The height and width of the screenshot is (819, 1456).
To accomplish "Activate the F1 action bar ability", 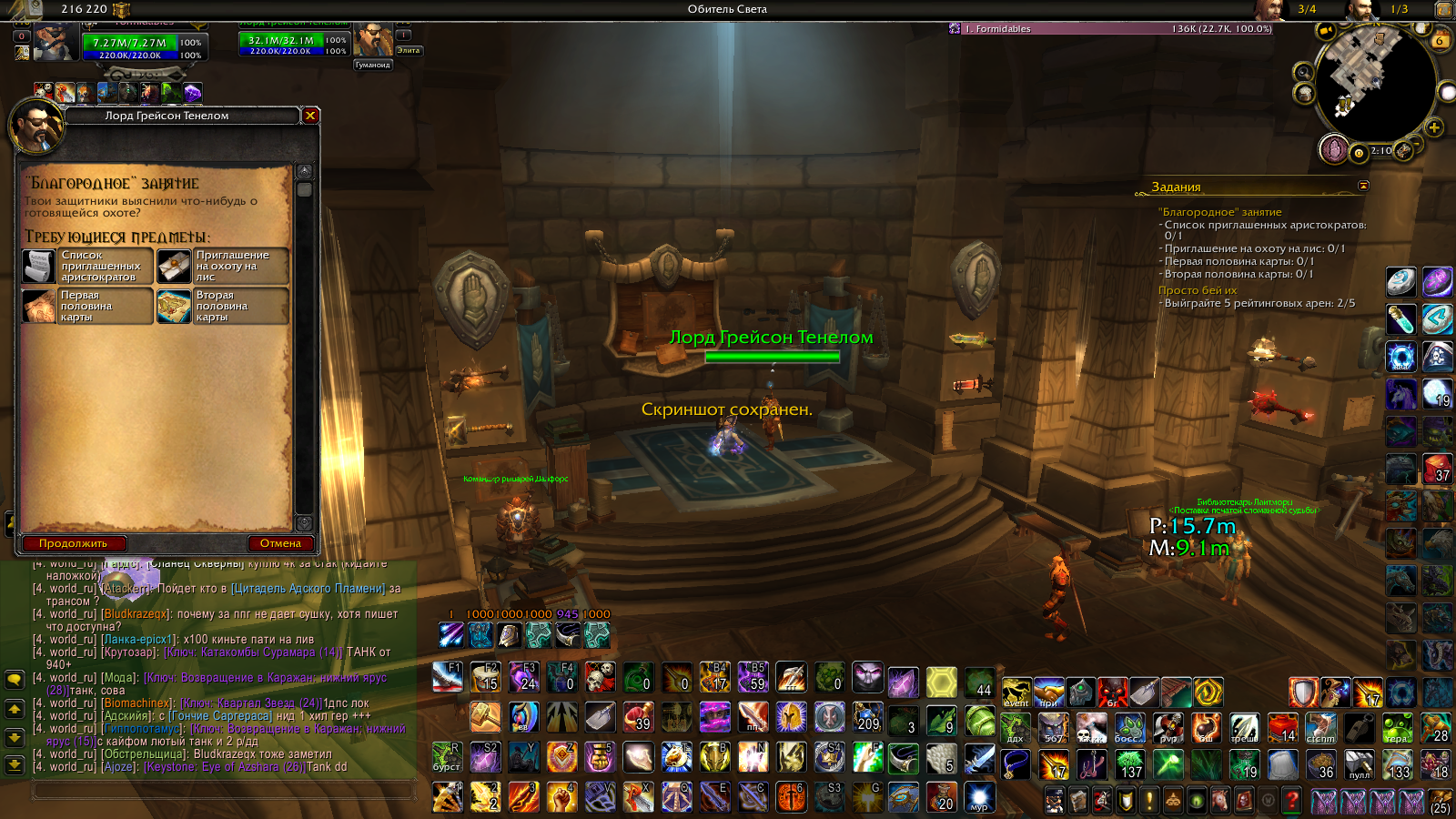I will [448, 677].
